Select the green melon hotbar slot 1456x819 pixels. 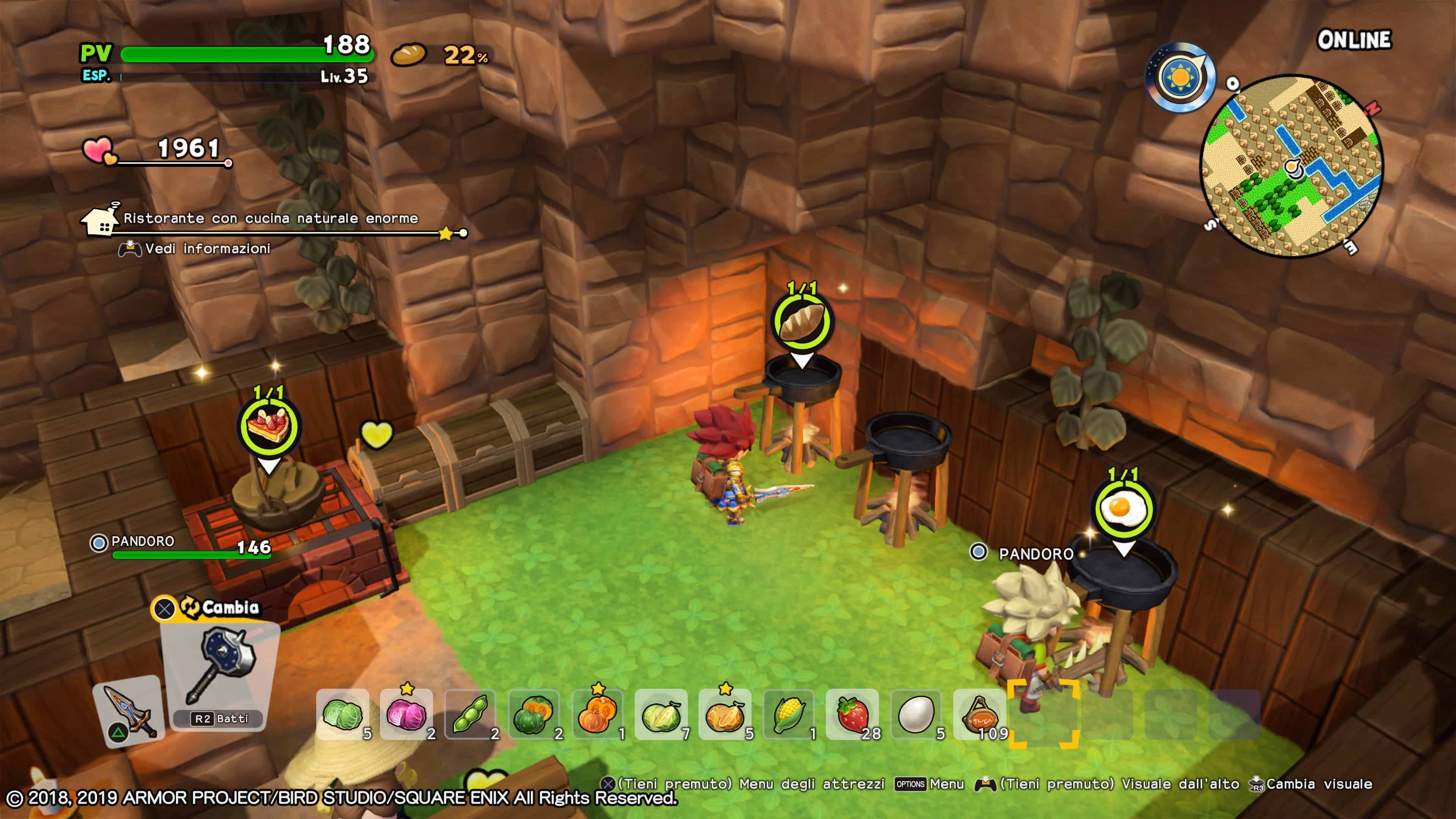tap(661, 714)
